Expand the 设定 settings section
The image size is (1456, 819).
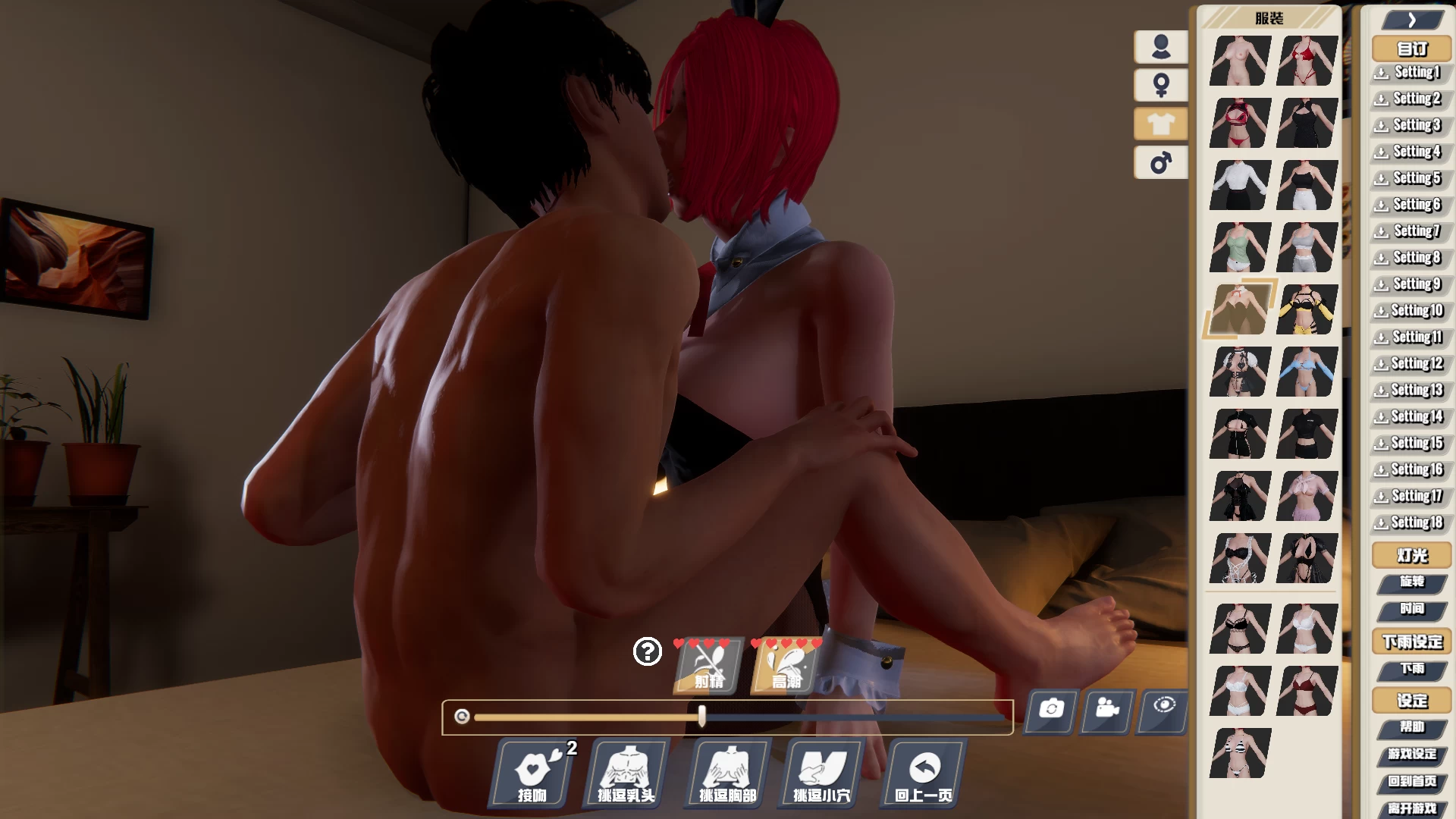1412,701
